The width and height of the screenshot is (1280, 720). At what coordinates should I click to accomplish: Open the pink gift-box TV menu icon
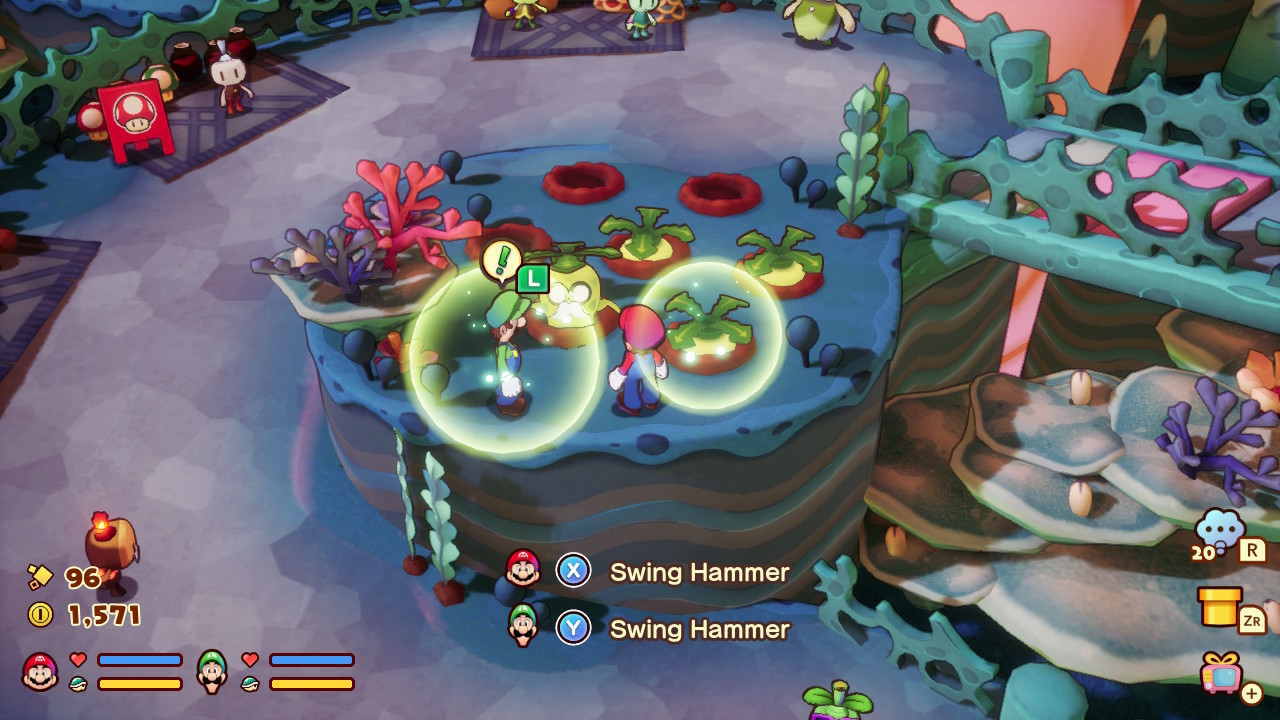tap(1222, 672)
